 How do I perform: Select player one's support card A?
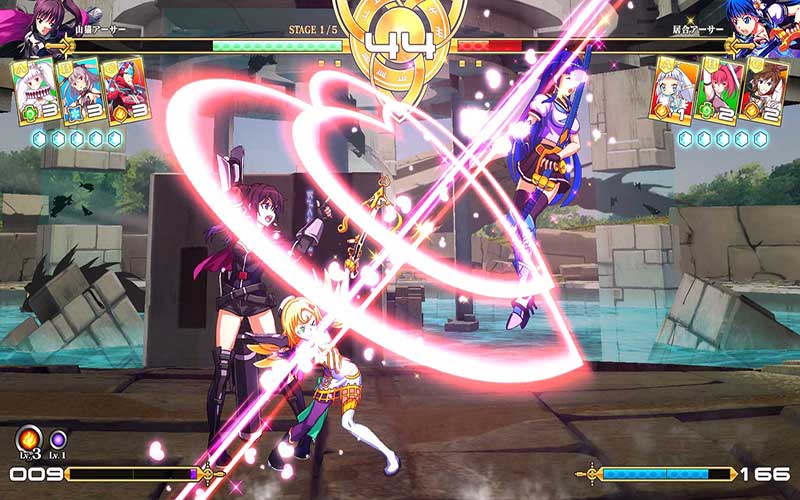pos(36,91)
